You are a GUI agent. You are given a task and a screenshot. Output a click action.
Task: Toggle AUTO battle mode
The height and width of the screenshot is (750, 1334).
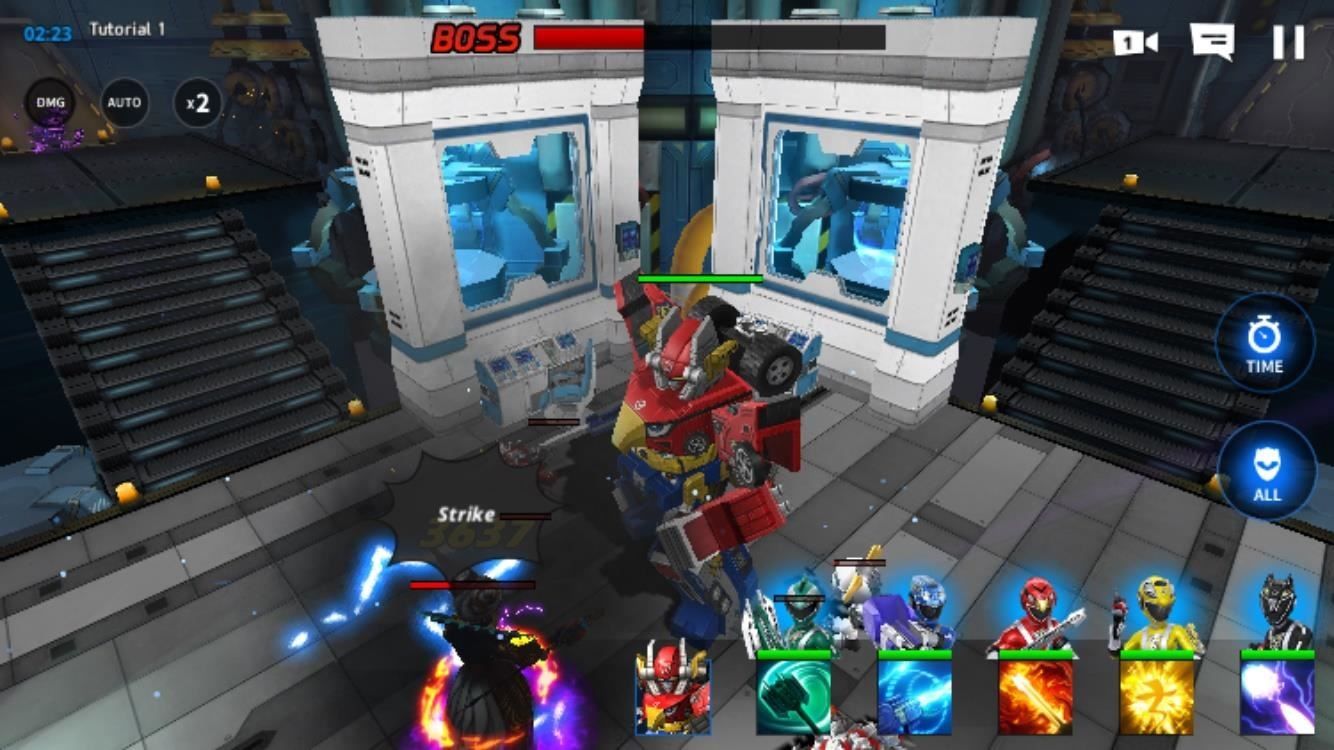point(123,102)
